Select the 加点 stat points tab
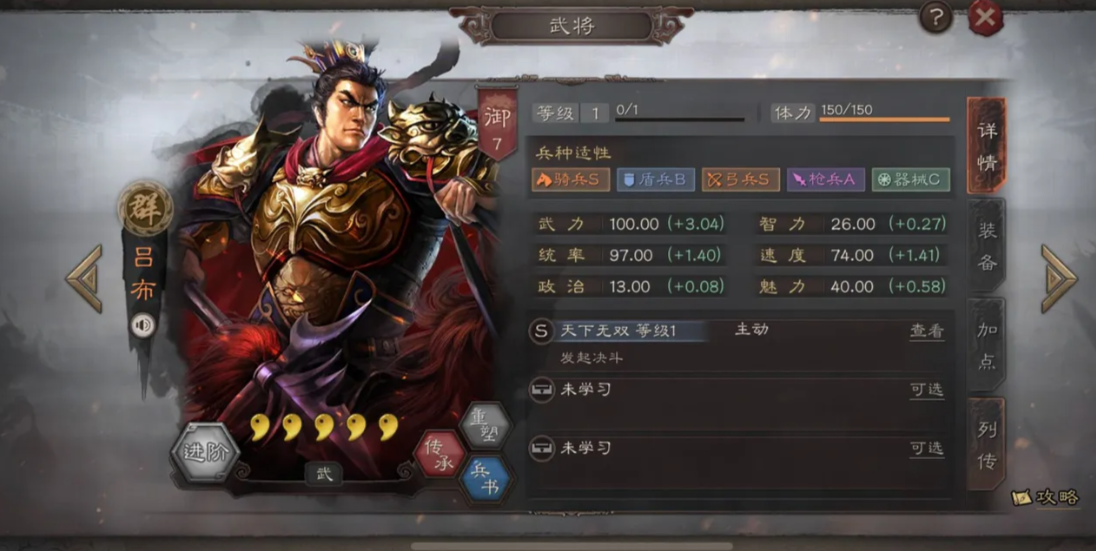1096x551 pixels. coord(986,345)
